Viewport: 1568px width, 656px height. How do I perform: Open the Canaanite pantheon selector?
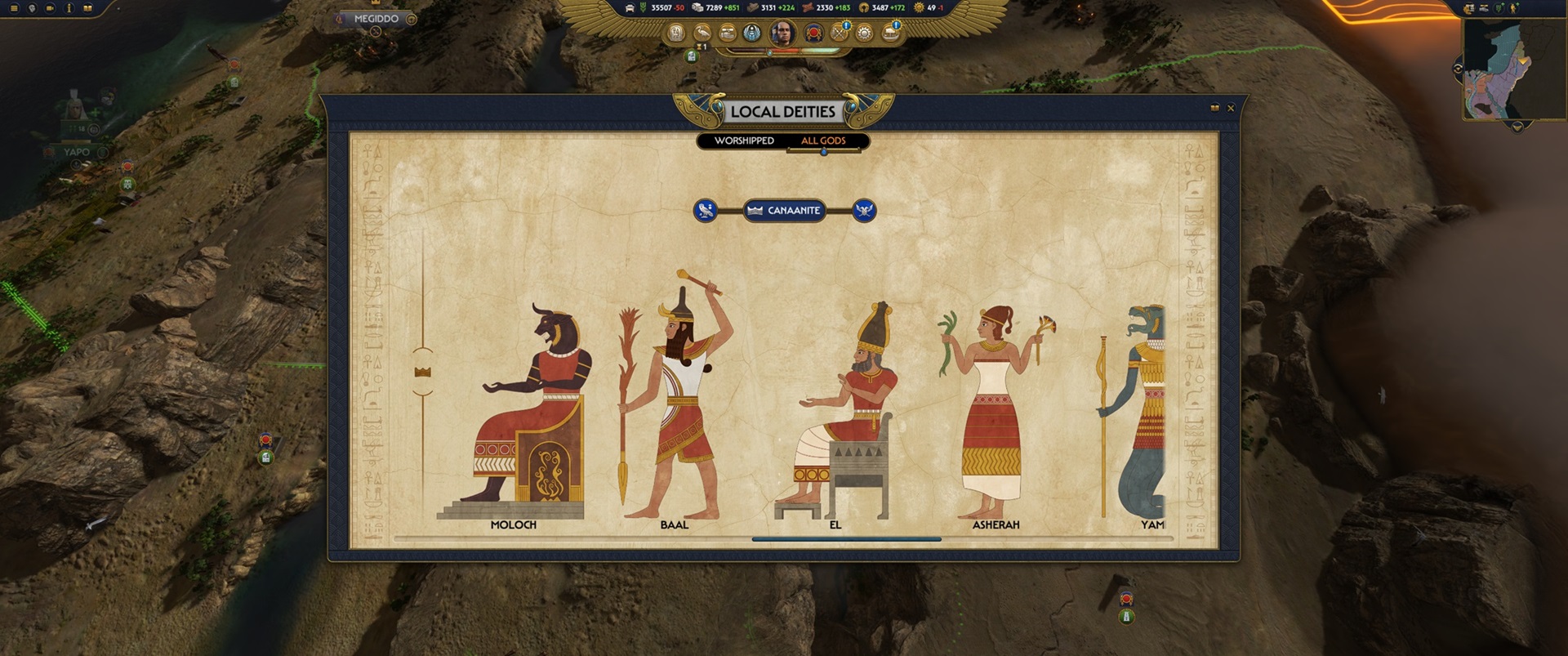[783, 211]
